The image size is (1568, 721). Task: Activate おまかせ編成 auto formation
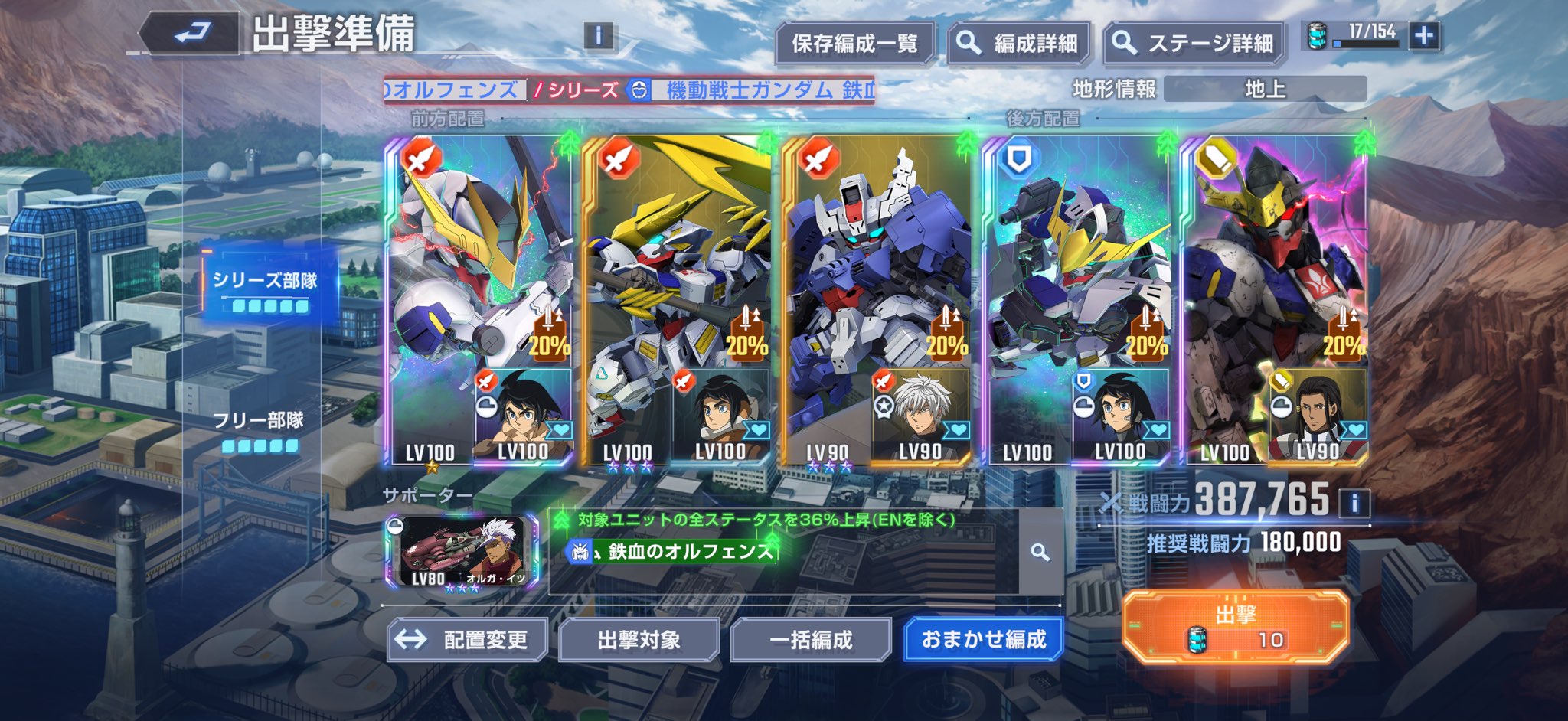pos(983,640)
